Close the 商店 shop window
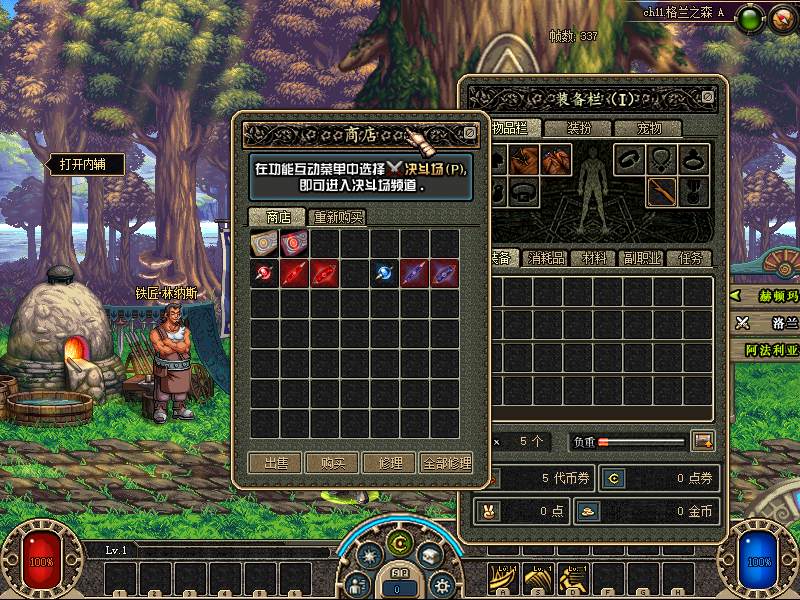 (x=470, y=132)
